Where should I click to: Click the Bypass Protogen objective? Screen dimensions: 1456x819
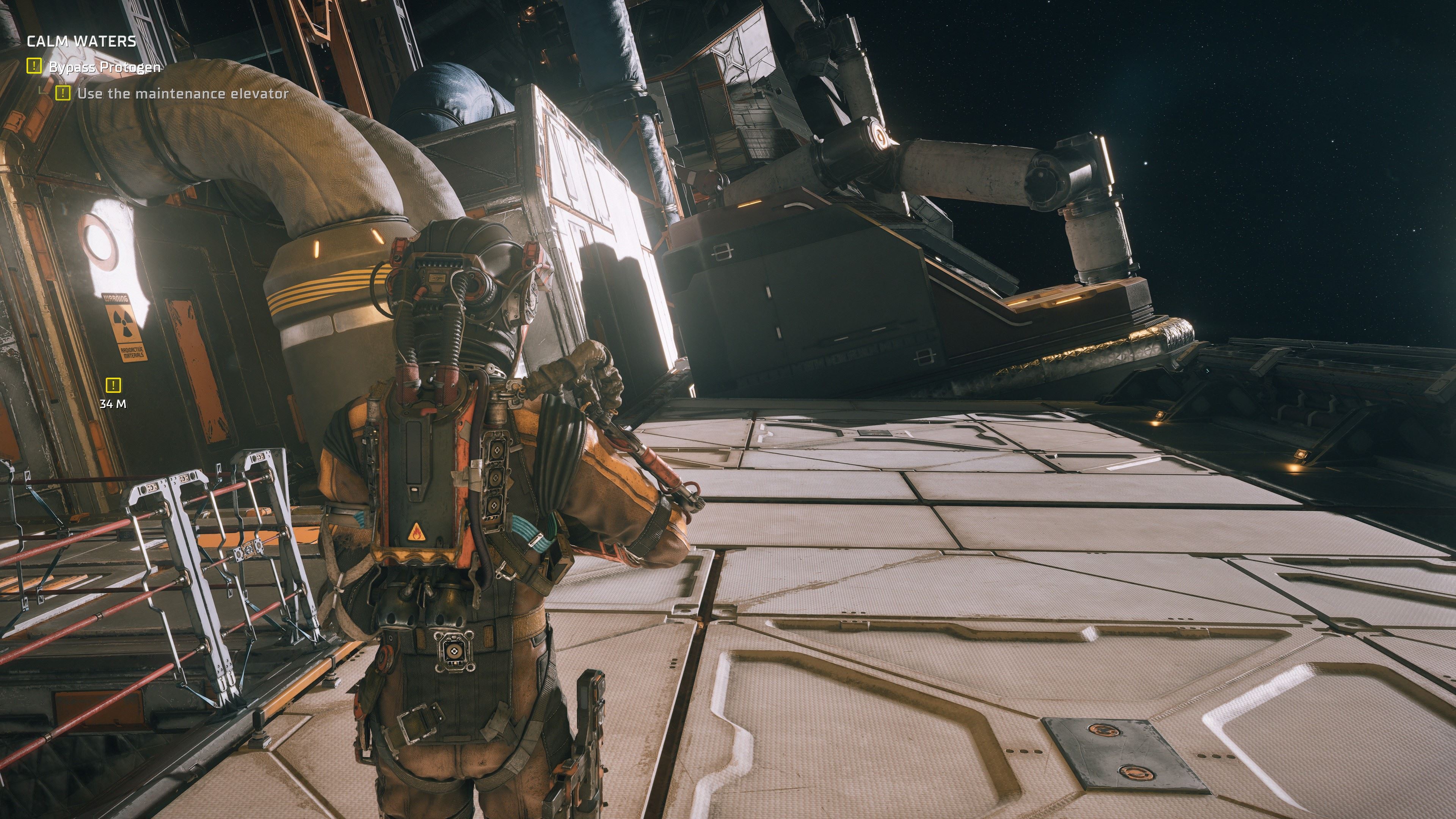coord(105,67)
